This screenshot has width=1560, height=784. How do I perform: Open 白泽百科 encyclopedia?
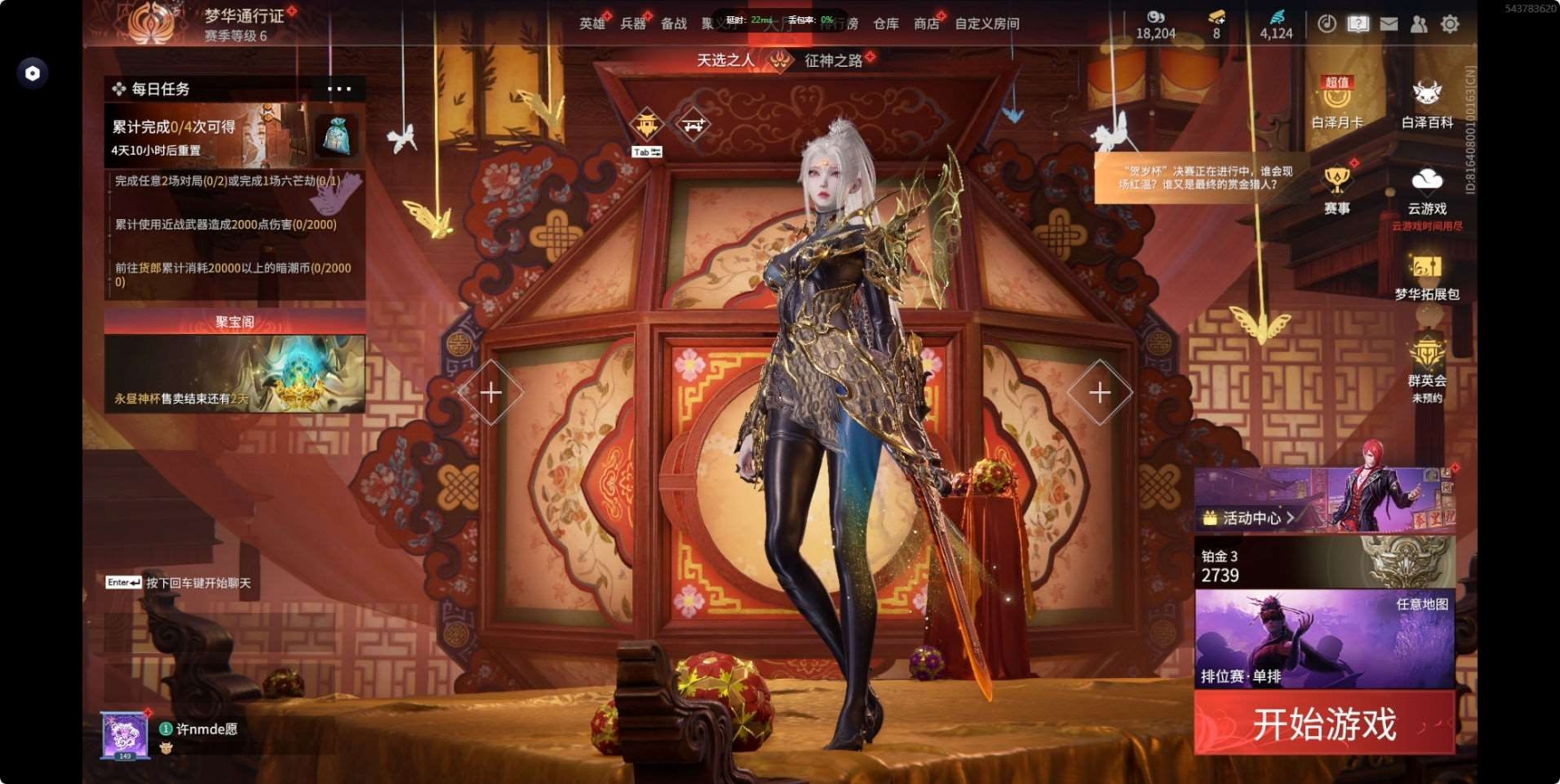pos(1426,102)
